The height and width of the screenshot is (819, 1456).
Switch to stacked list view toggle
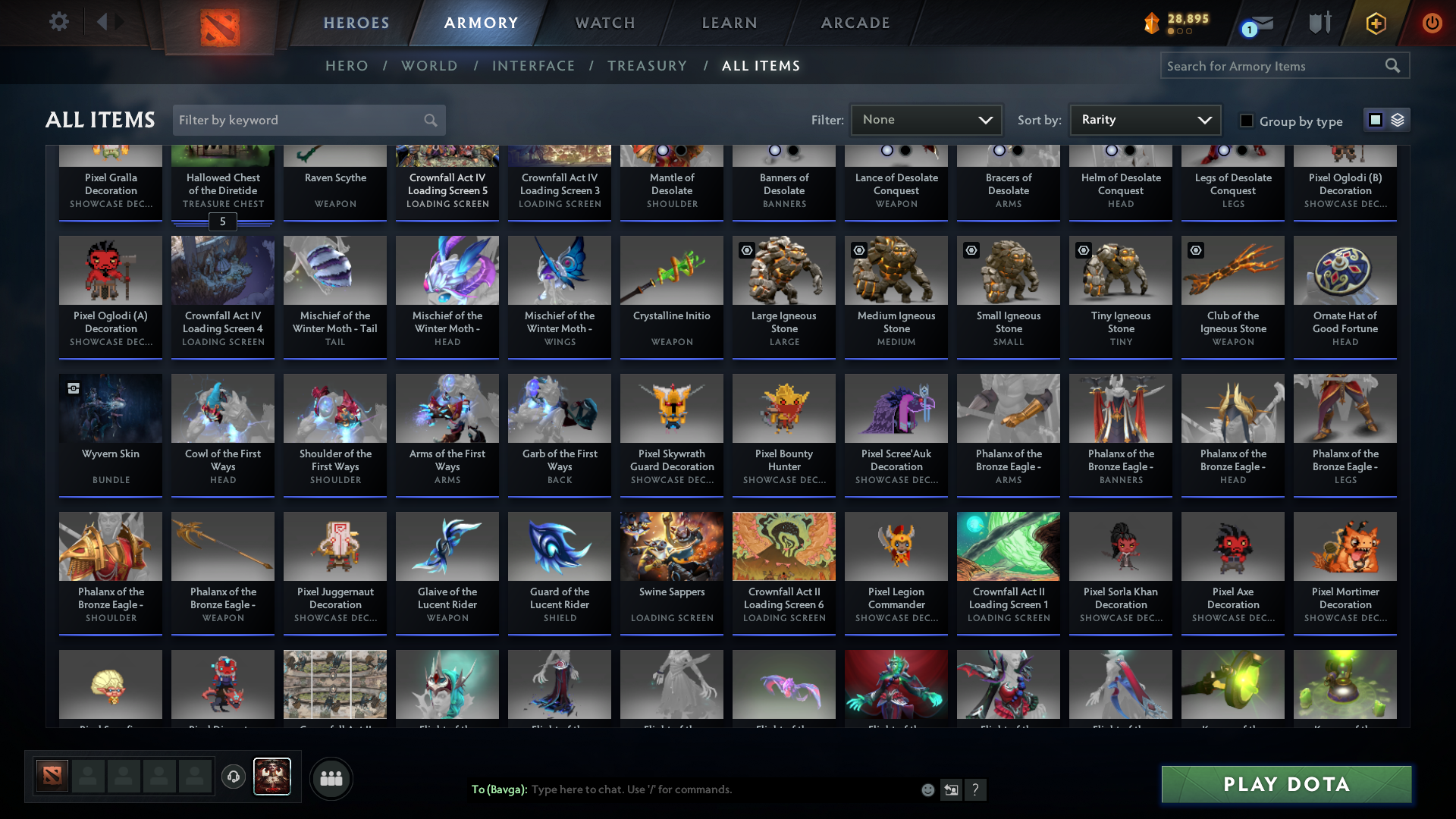pos(1398,120)
